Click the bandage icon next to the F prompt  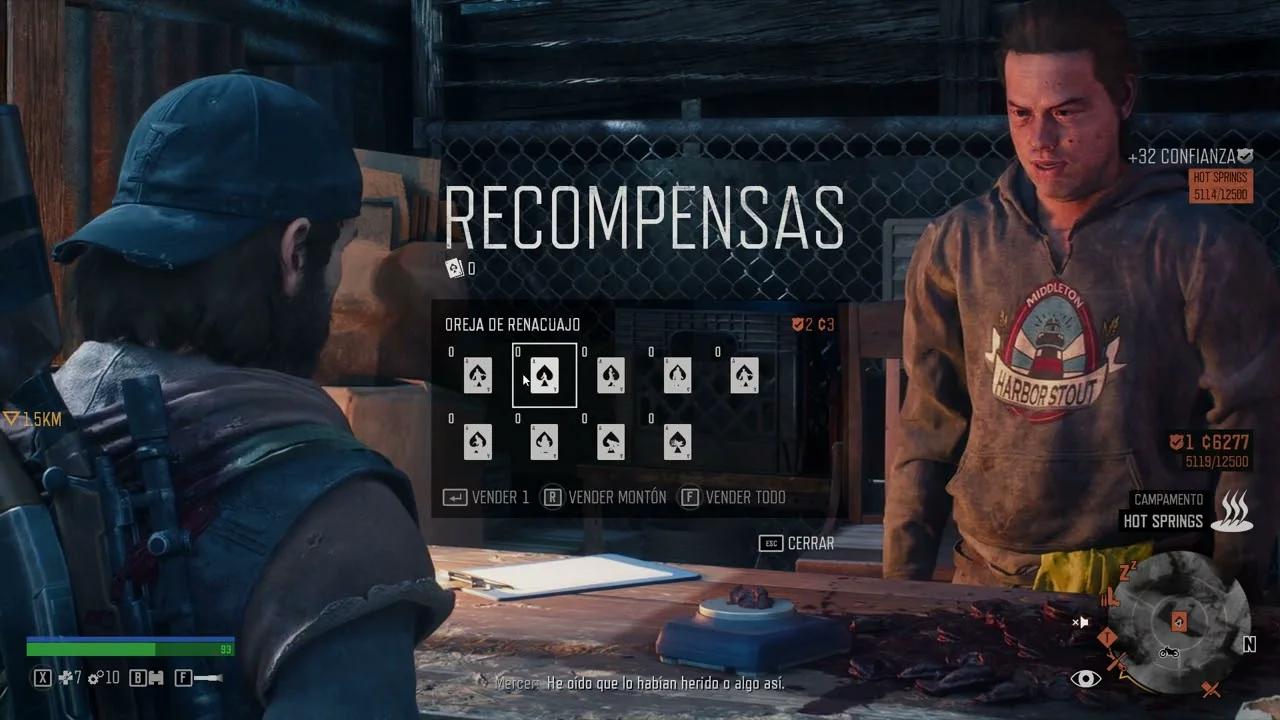click(207, 678)
